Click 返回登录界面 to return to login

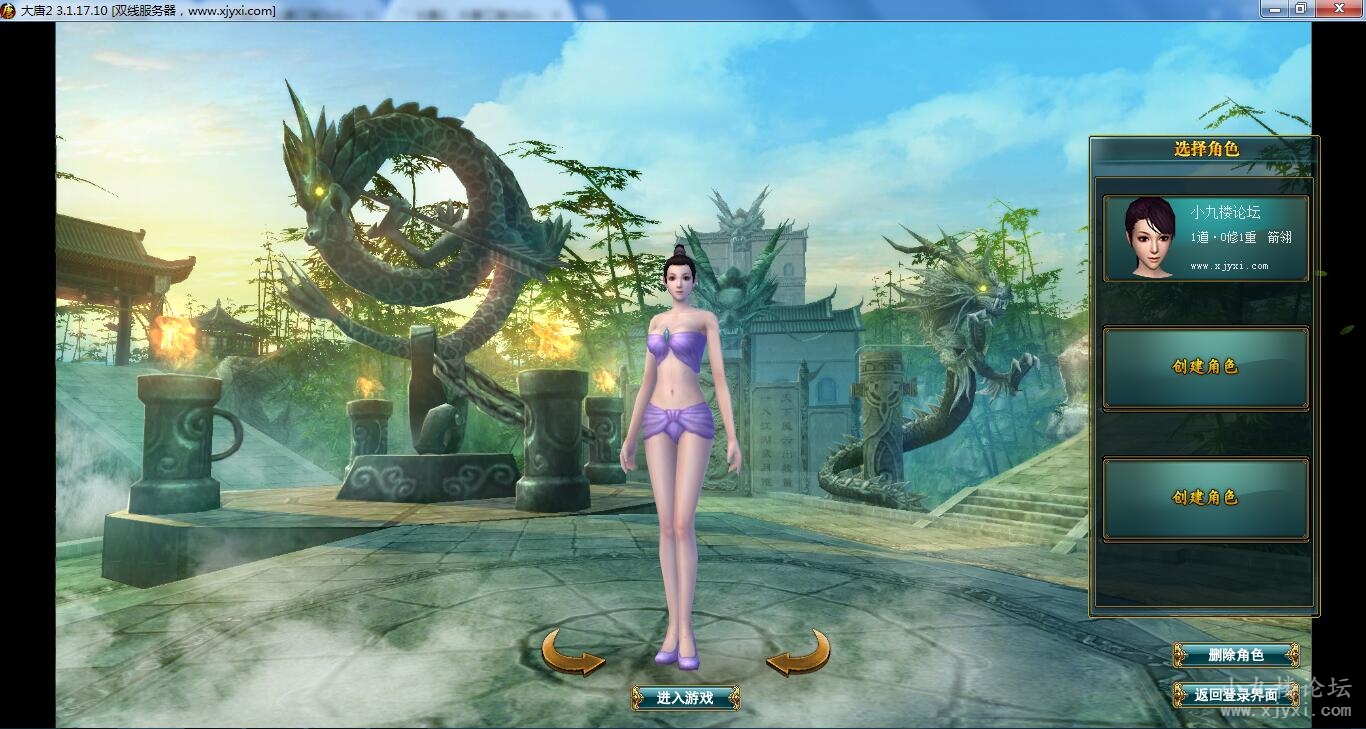click(x=1237, y=694)
